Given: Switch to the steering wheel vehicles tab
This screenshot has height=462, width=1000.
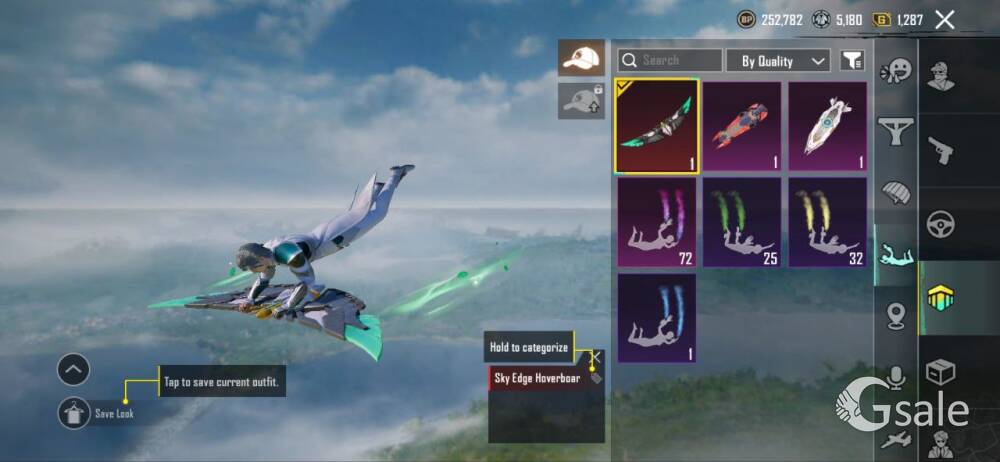Looking at the screenshot, I should point(940,224).
